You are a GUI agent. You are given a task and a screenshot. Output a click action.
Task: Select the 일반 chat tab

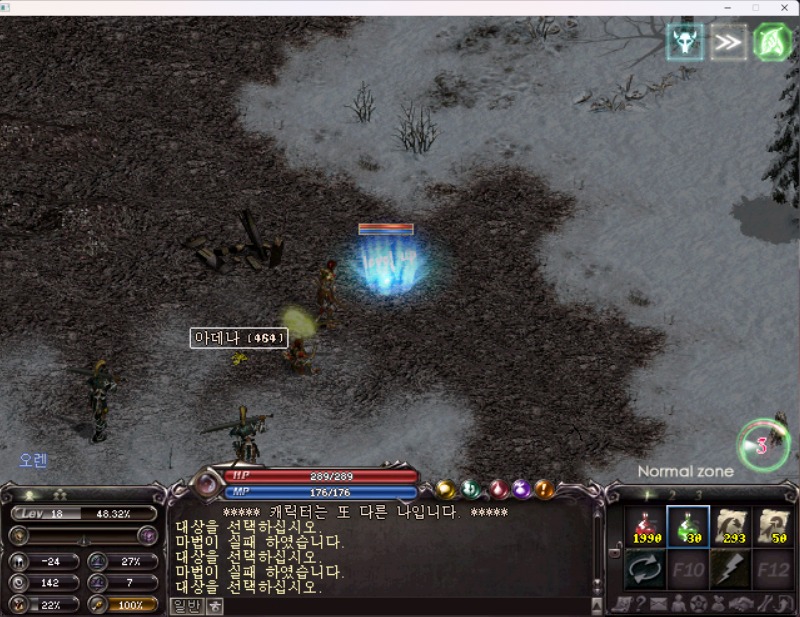187,606
